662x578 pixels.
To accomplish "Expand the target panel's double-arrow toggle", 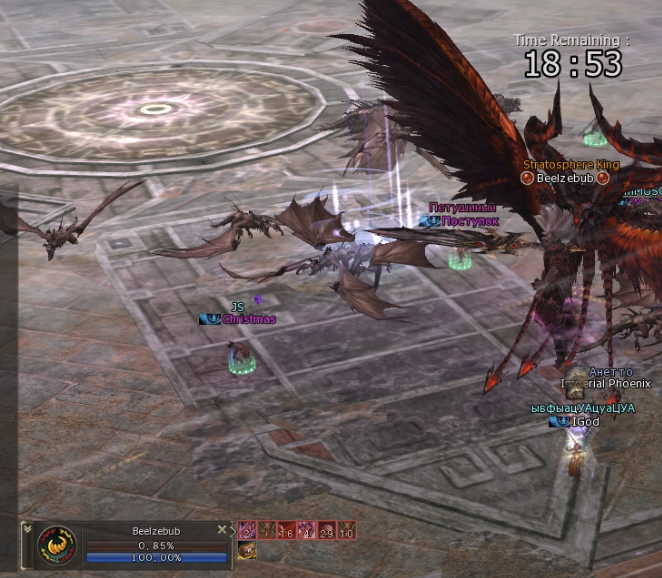I will (28, 530).
